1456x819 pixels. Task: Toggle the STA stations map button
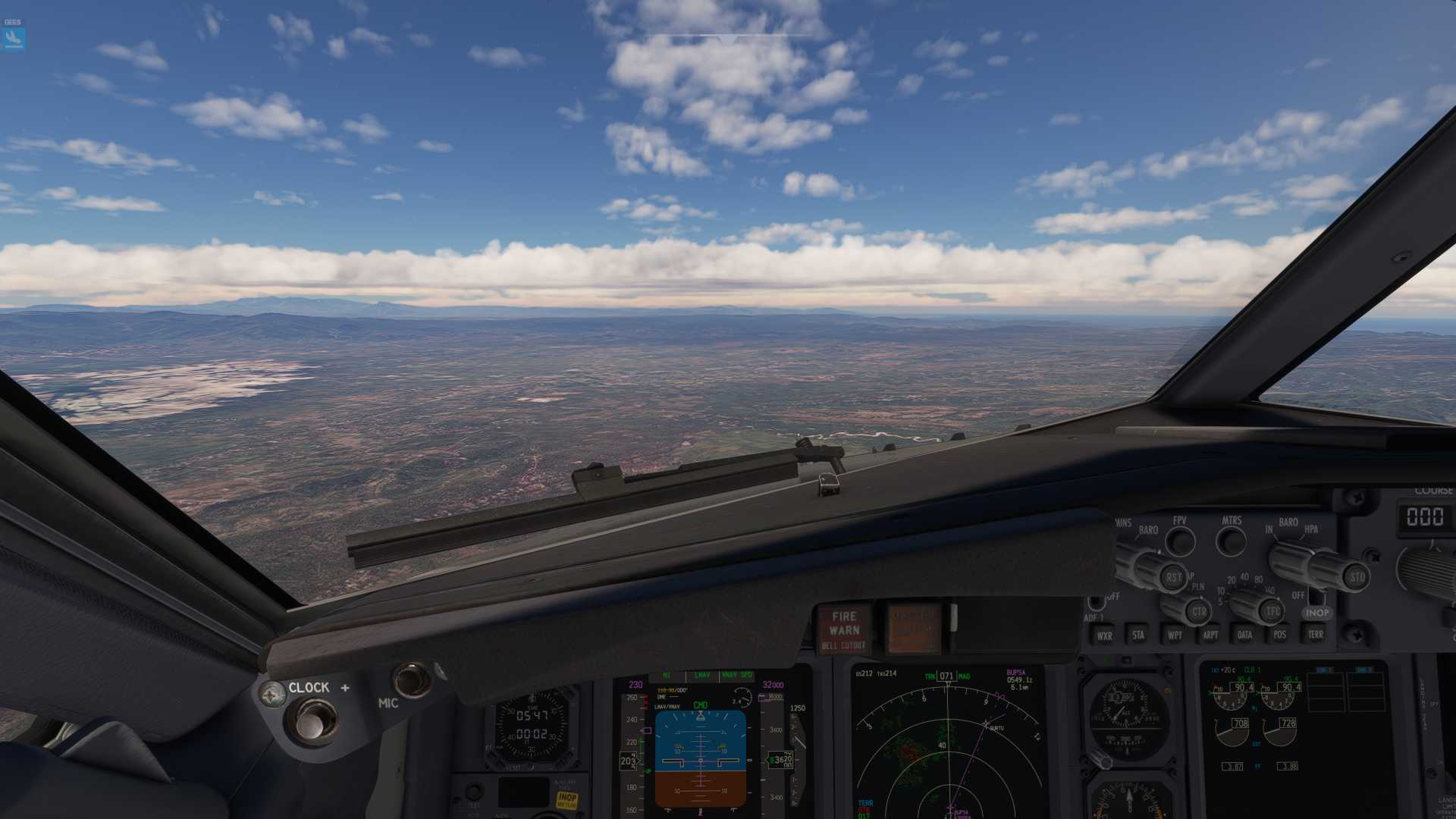point(1137,635)
